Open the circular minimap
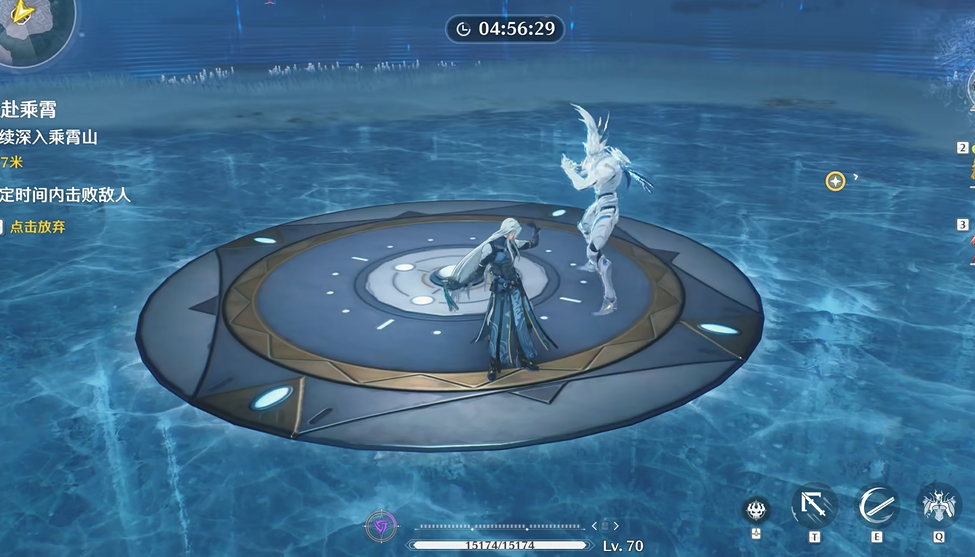 click(x=30, y=28)
